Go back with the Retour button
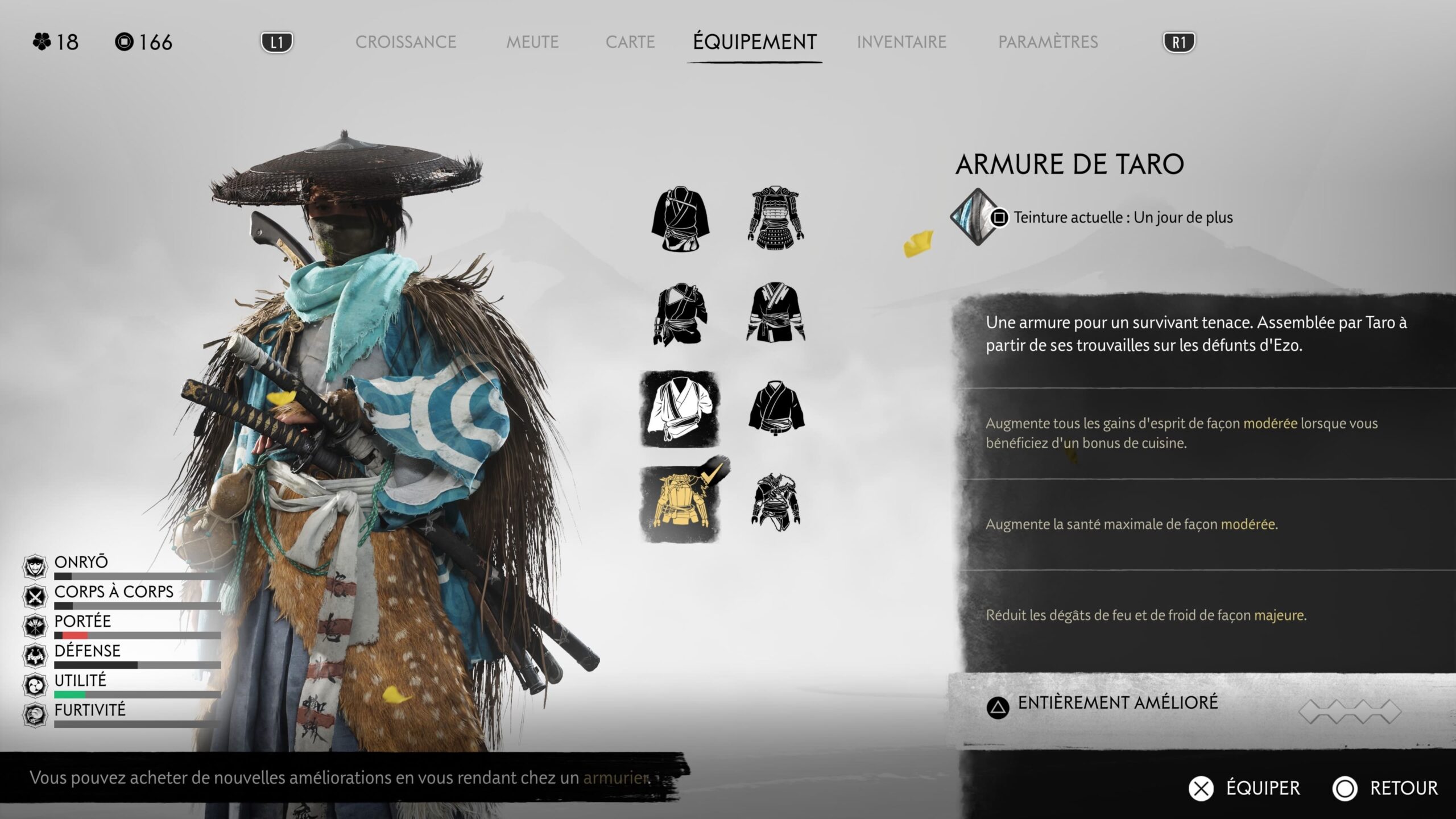 pyautogui.click(x=1385, y=788)
